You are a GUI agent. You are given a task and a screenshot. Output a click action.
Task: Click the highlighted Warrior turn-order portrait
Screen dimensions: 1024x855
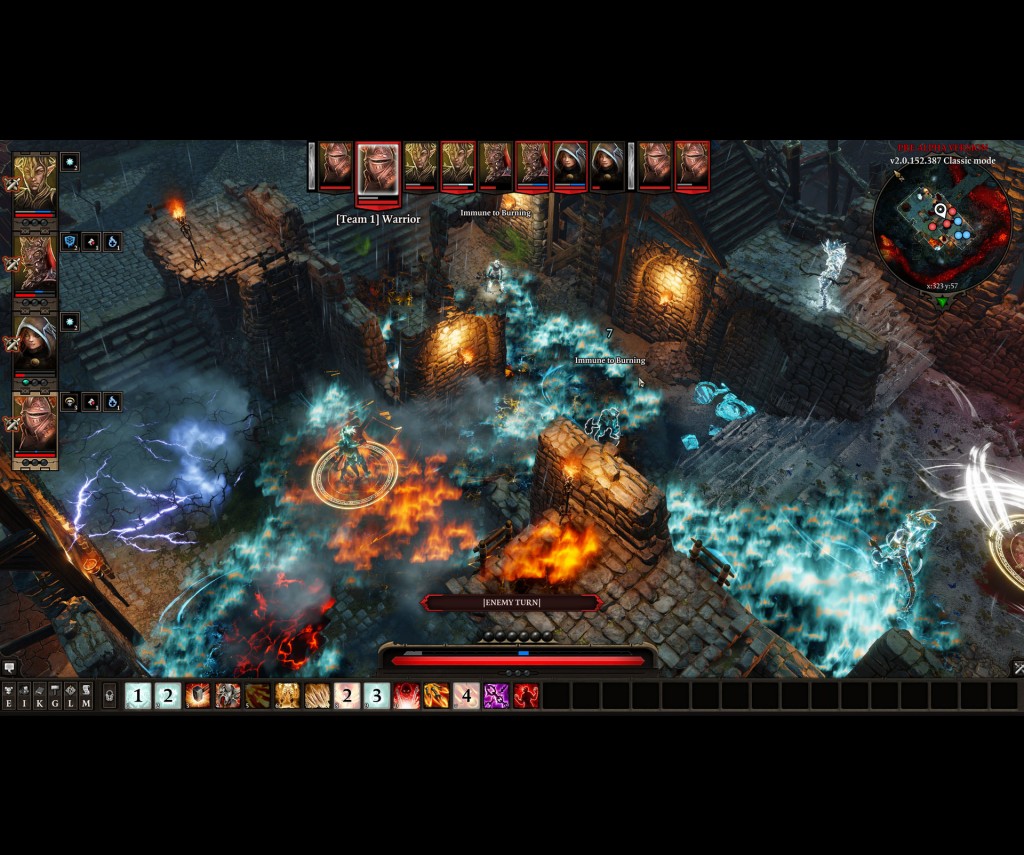click(x=378, y=168)
